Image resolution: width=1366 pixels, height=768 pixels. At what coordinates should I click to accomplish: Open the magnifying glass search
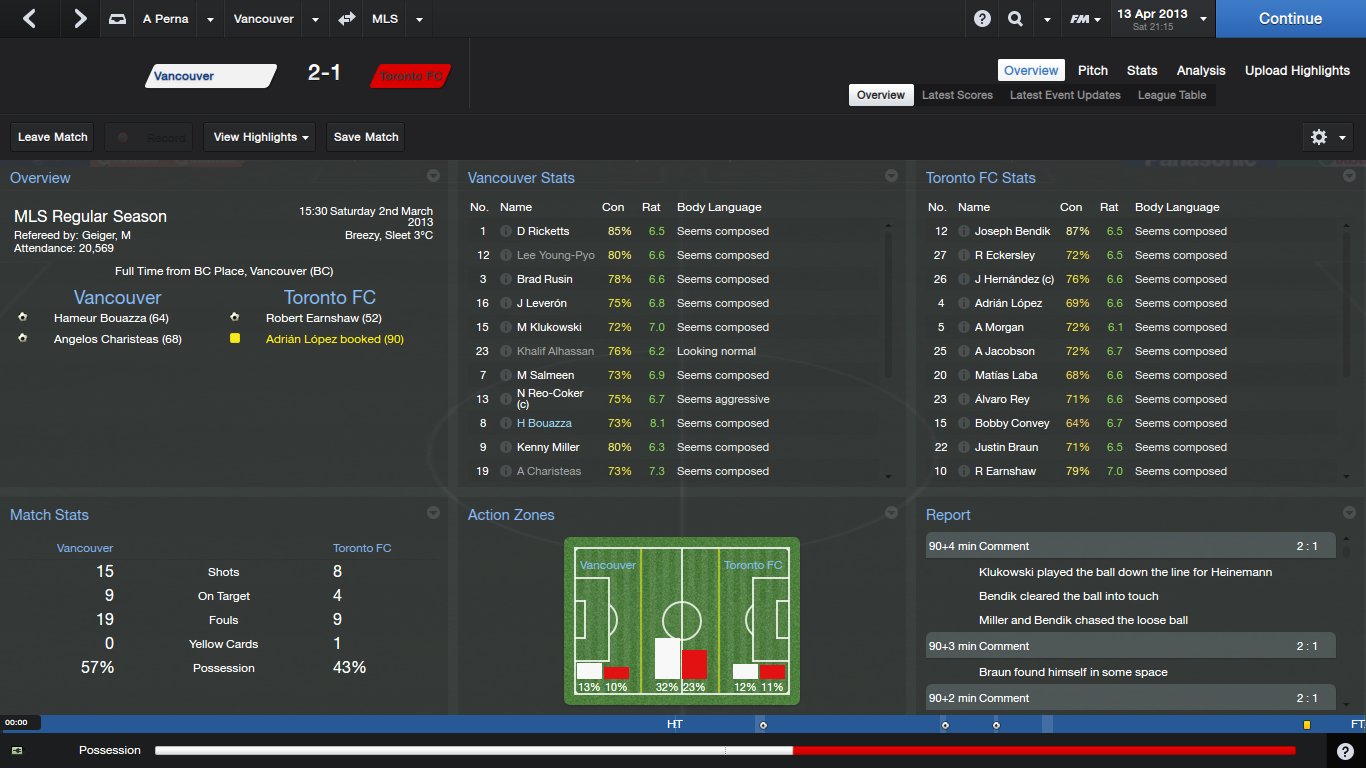point(1015,19)
